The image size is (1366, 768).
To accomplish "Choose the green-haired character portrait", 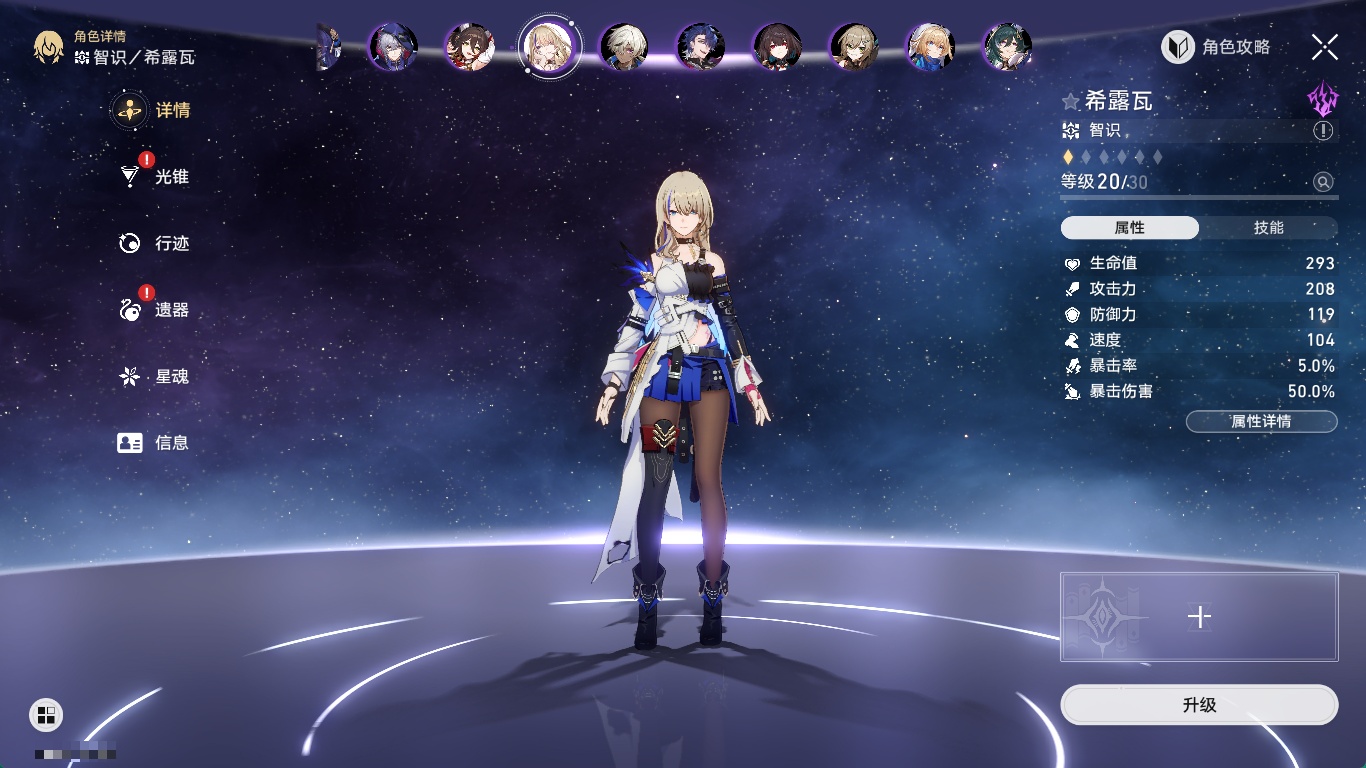I will (x=1007, y=47).
